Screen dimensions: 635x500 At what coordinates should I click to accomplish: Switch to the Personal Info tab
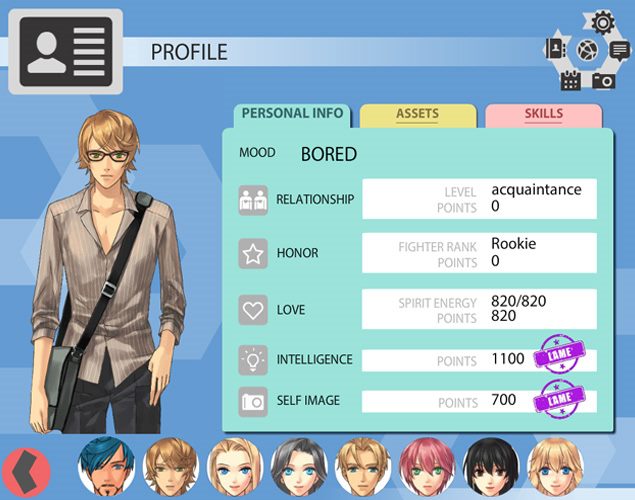(x=292, y=114)
